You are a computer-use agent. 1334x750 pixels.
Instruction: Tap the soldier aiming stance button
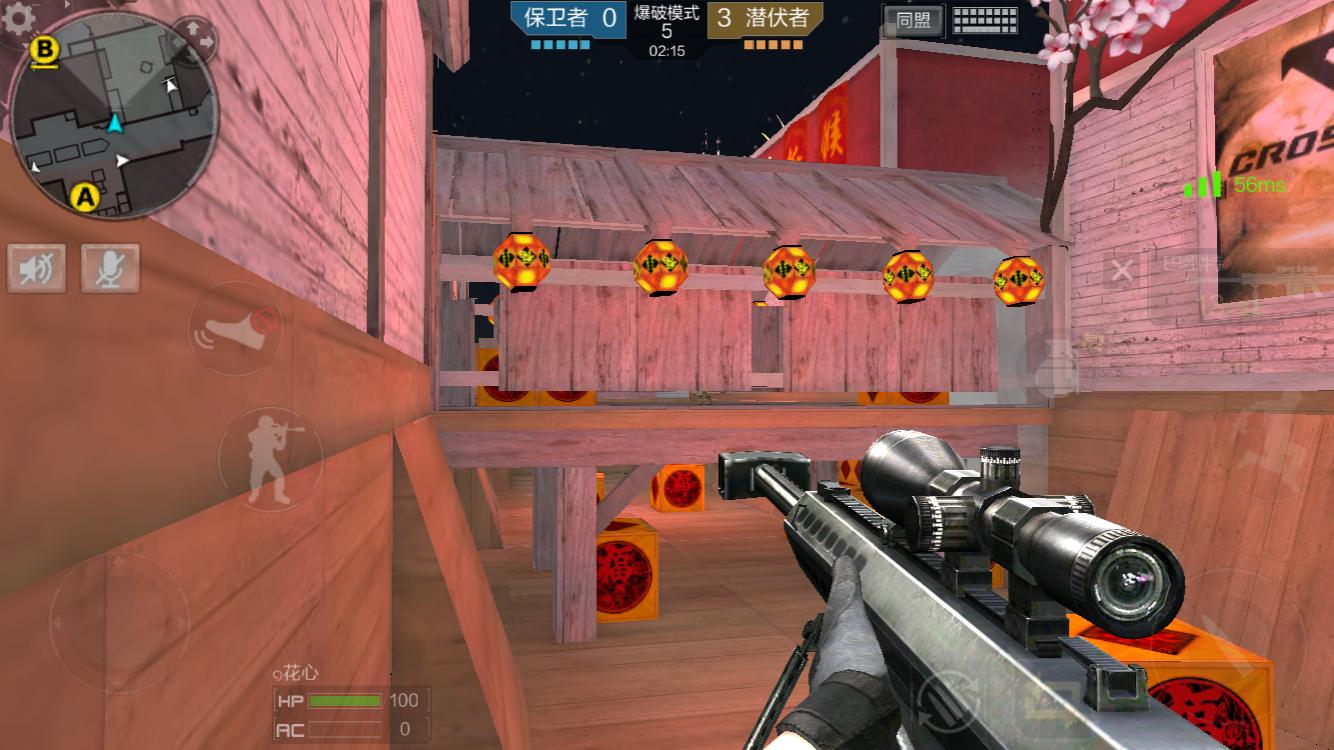coord(270,459)
